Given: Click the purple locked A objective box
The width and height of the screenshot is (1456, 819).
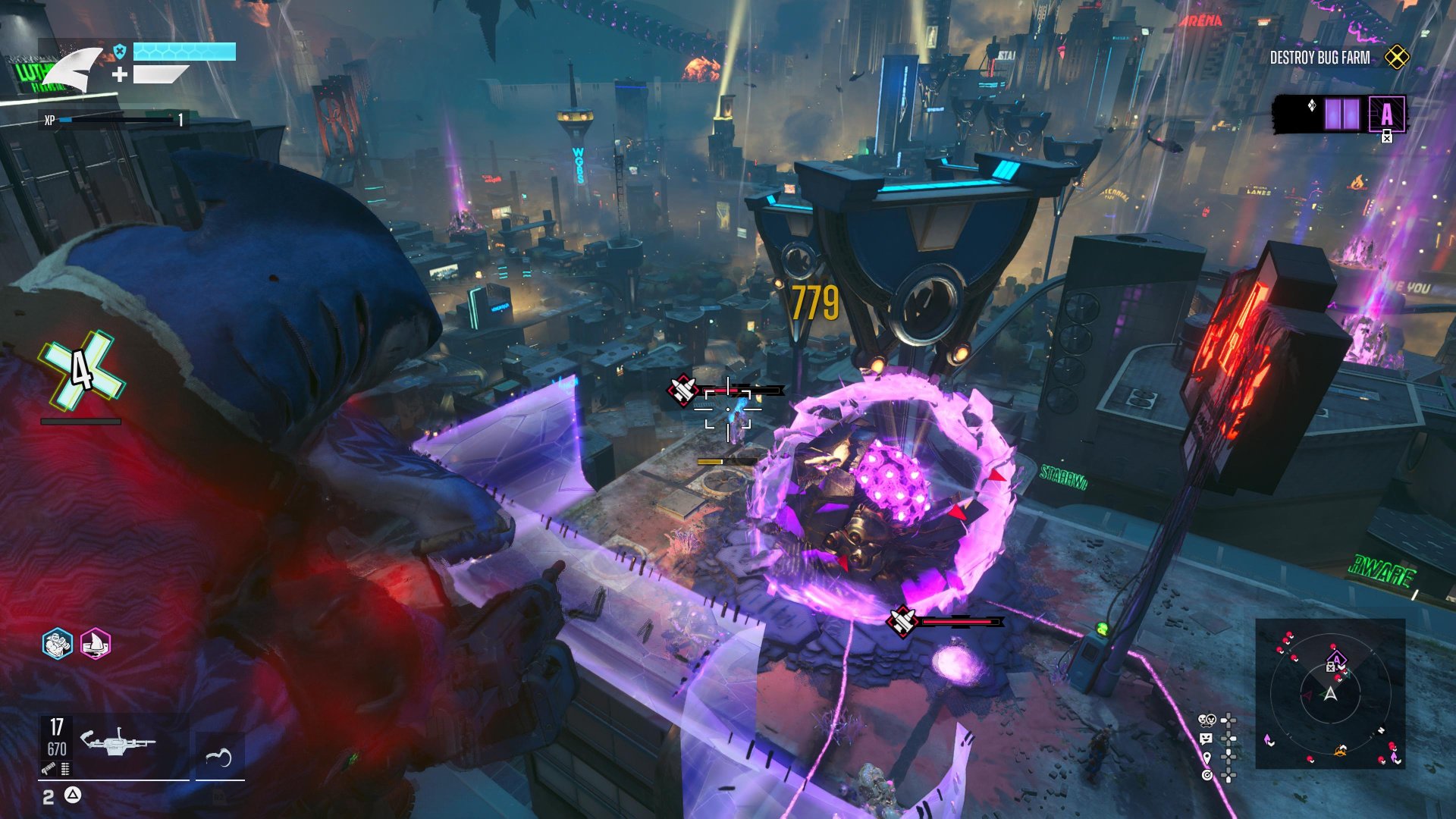Looking at the screenshot, I should [1386, 115].
